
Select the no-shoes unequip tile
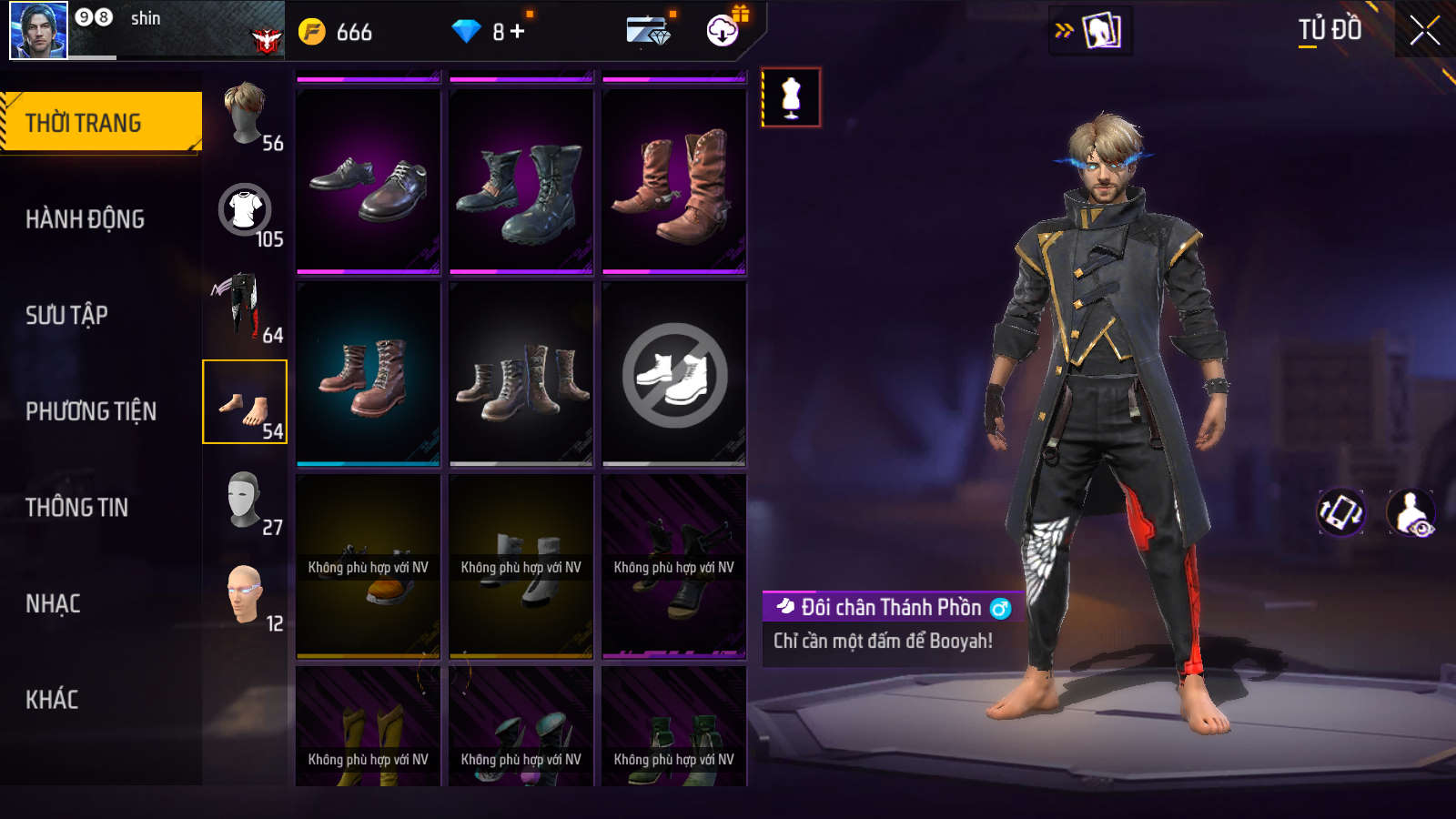coord(674,374)
